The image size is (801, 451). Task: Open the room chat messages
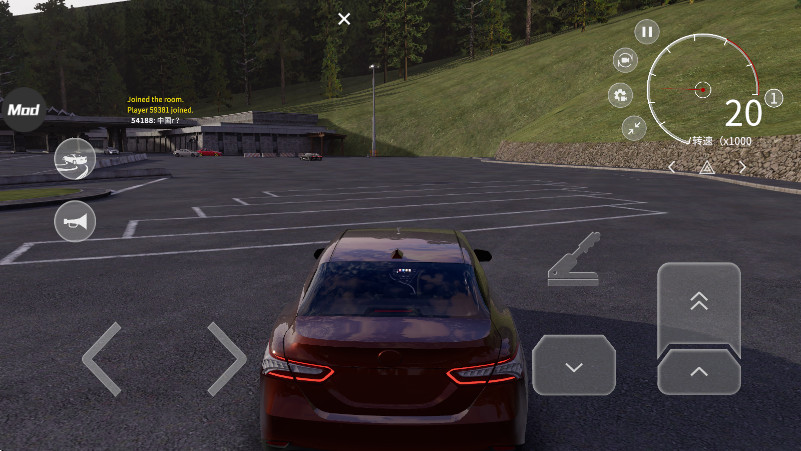pos(160,109)
